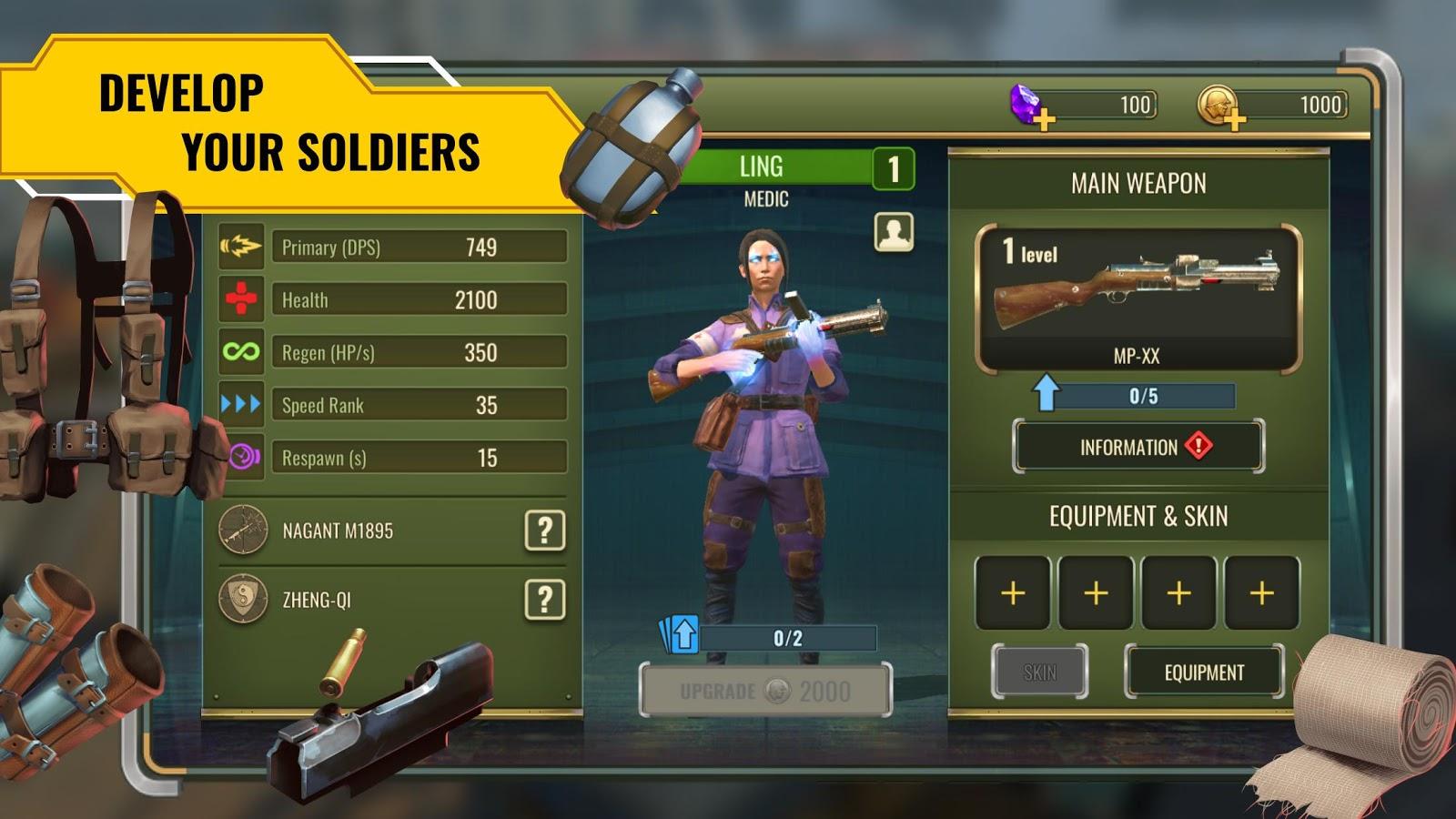This screenshot has height=819, width=1456.
Task: Show Zheng-Qi ability help
Action: [x=544, y=600]
